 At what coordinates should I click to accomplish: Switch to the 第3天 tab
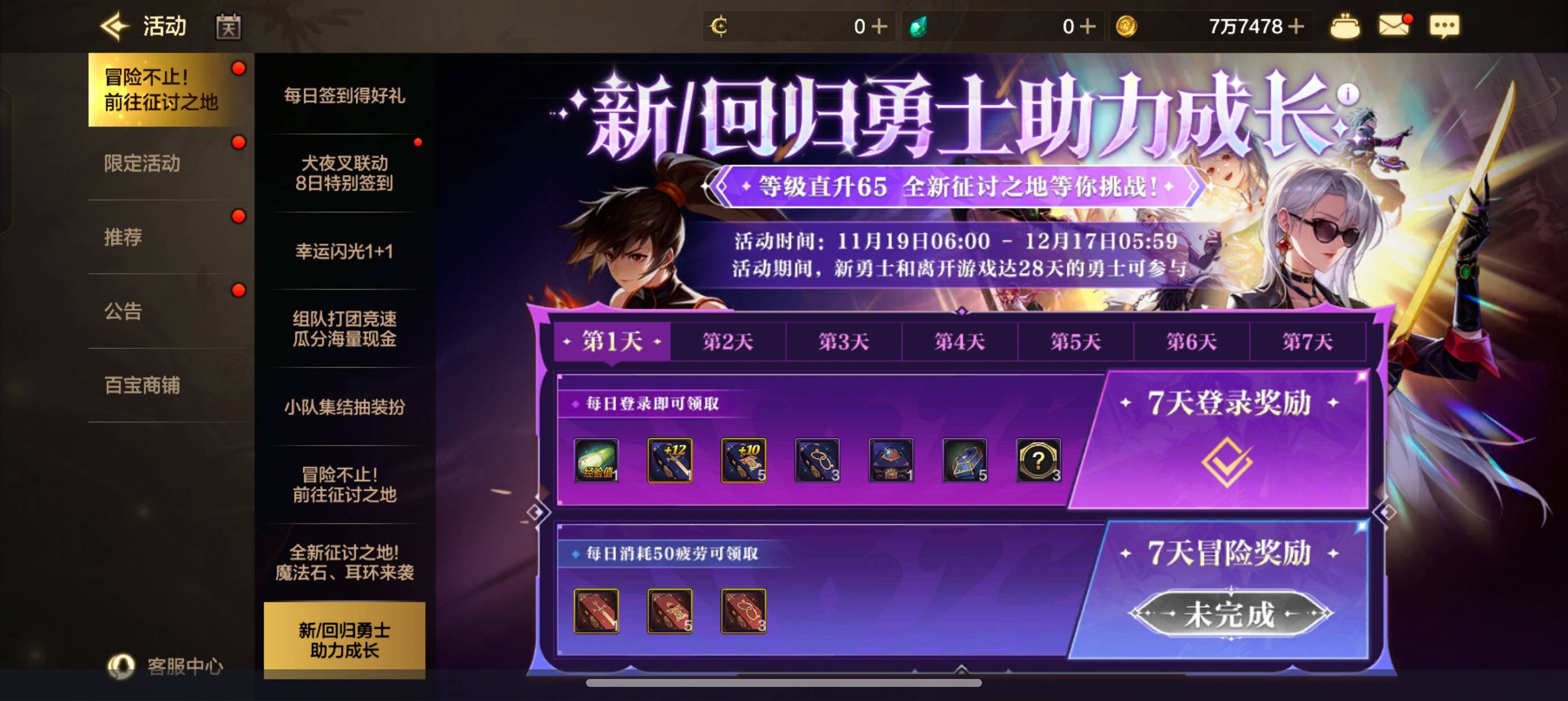point(845,341)
